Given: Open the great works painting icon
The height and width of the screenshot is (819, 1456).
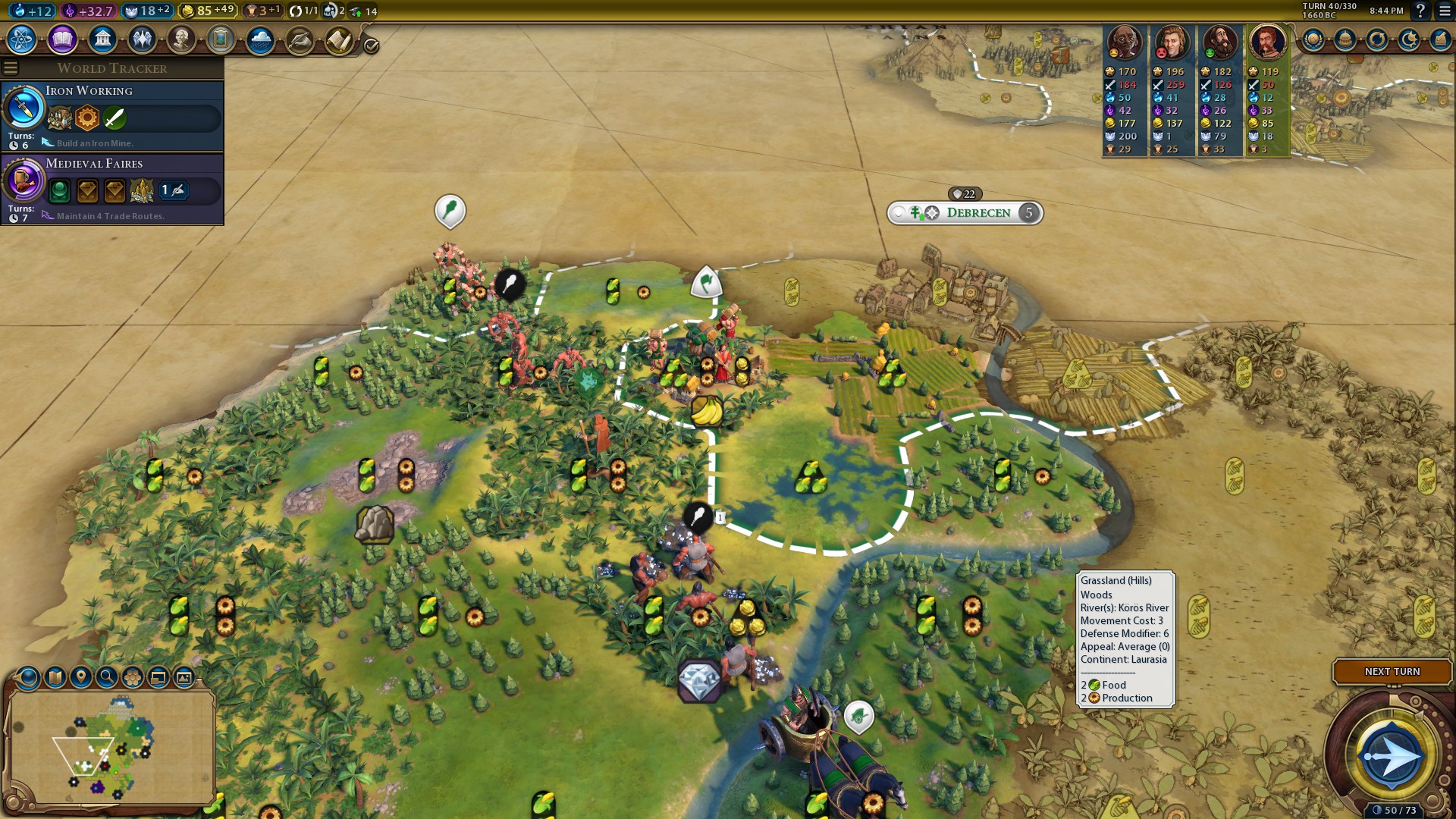Looking at the screenshot, I should [221, 39].
